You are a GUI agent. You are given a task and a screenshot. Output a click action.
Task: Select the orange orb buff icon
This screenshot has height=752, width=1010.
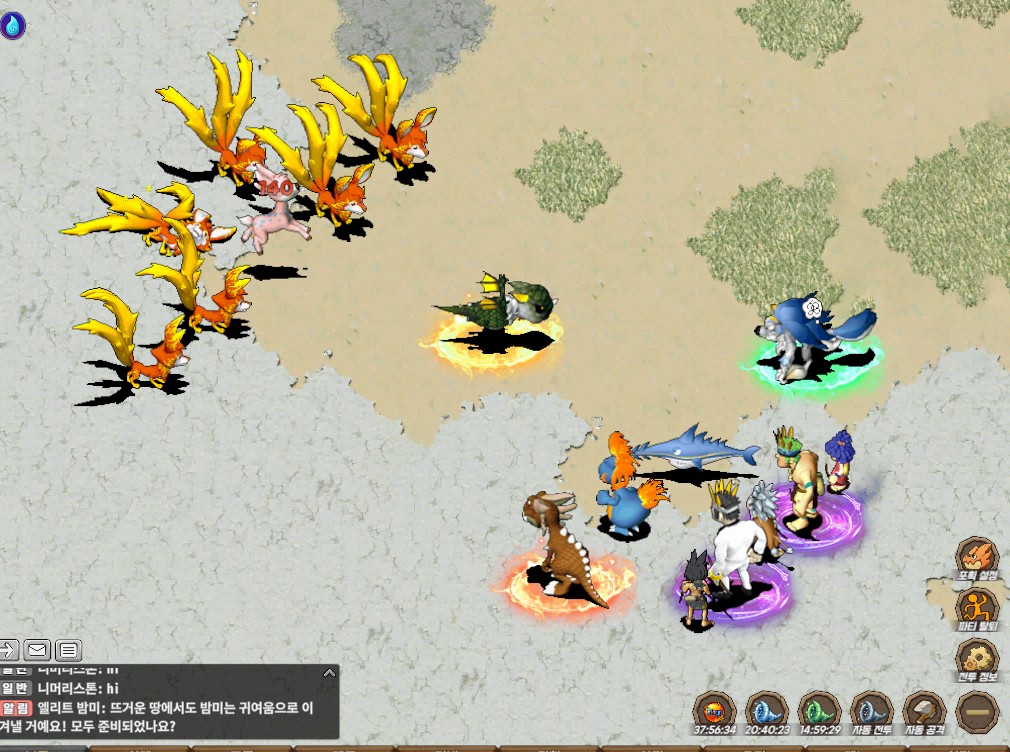click(x=713, y=710)
